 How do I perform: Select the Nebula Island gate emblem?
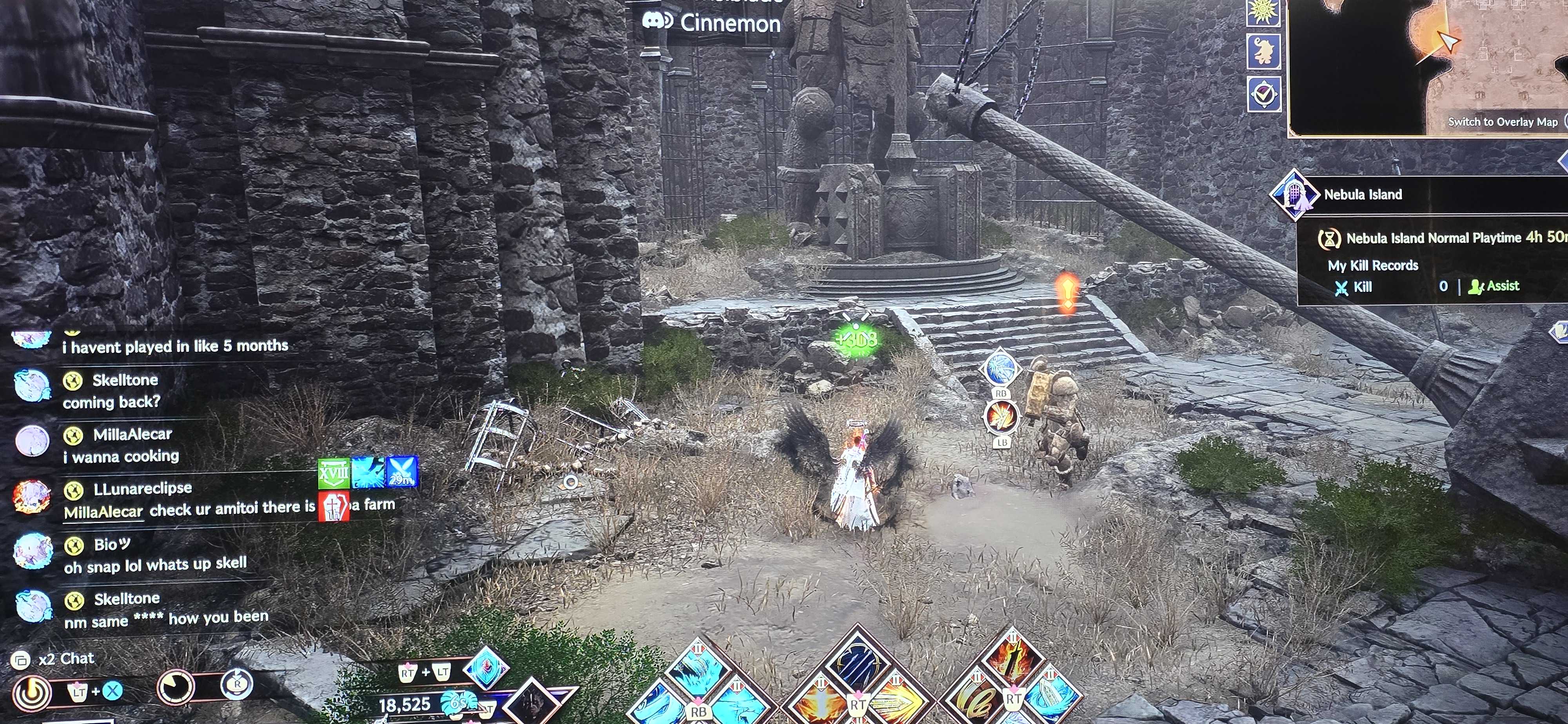(x=1294, y=195)
